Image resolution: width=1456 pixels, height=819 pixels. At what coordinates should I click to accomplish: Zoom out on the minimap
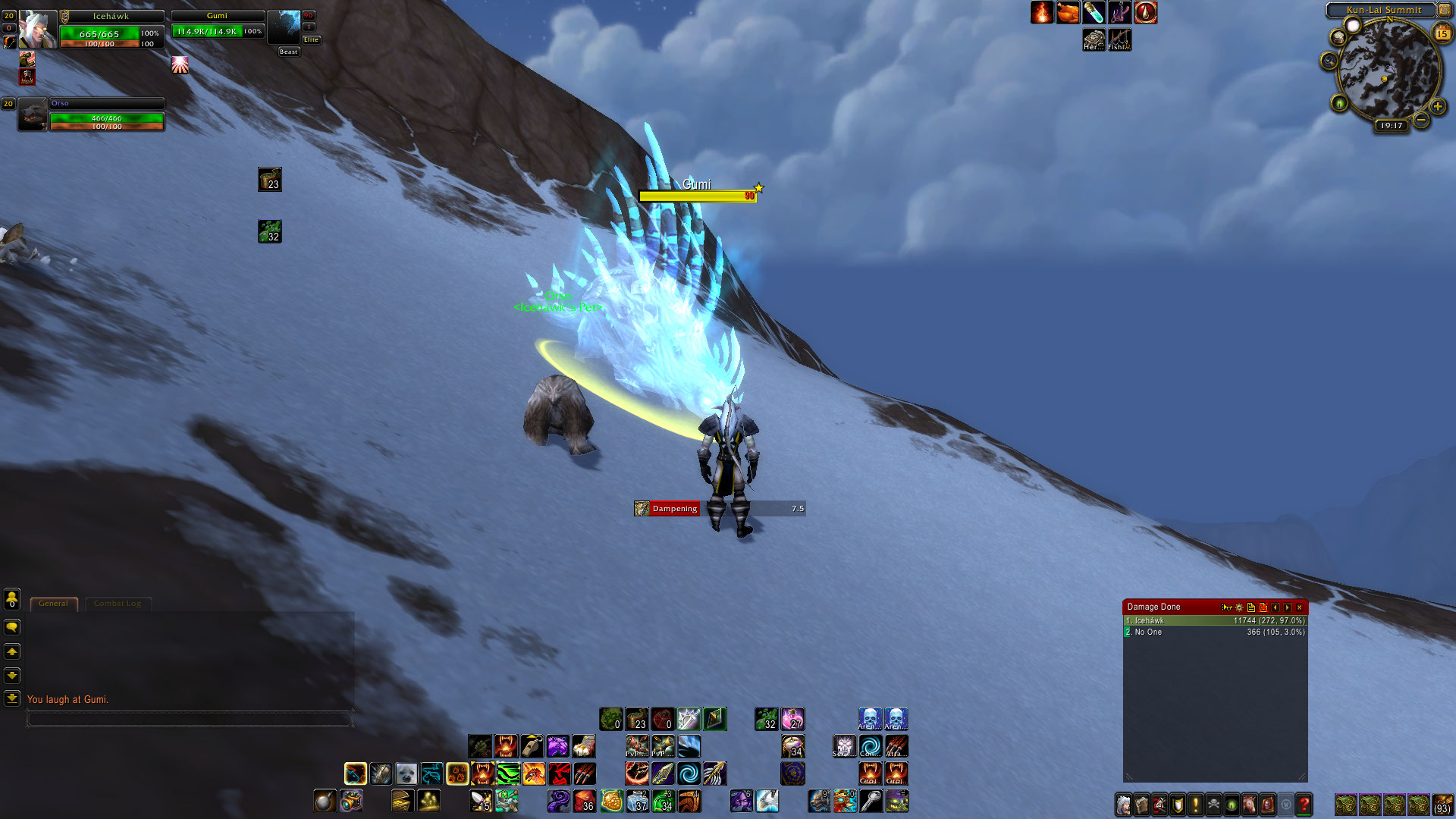coord(1421,120)
